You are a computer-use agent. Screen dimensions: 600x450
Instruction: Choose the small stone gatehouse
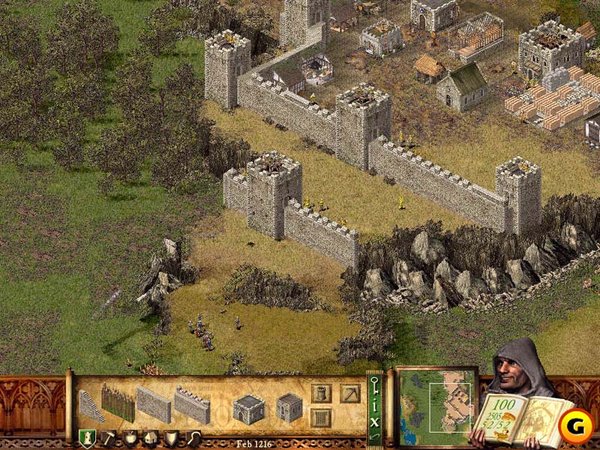pos(289,407)
